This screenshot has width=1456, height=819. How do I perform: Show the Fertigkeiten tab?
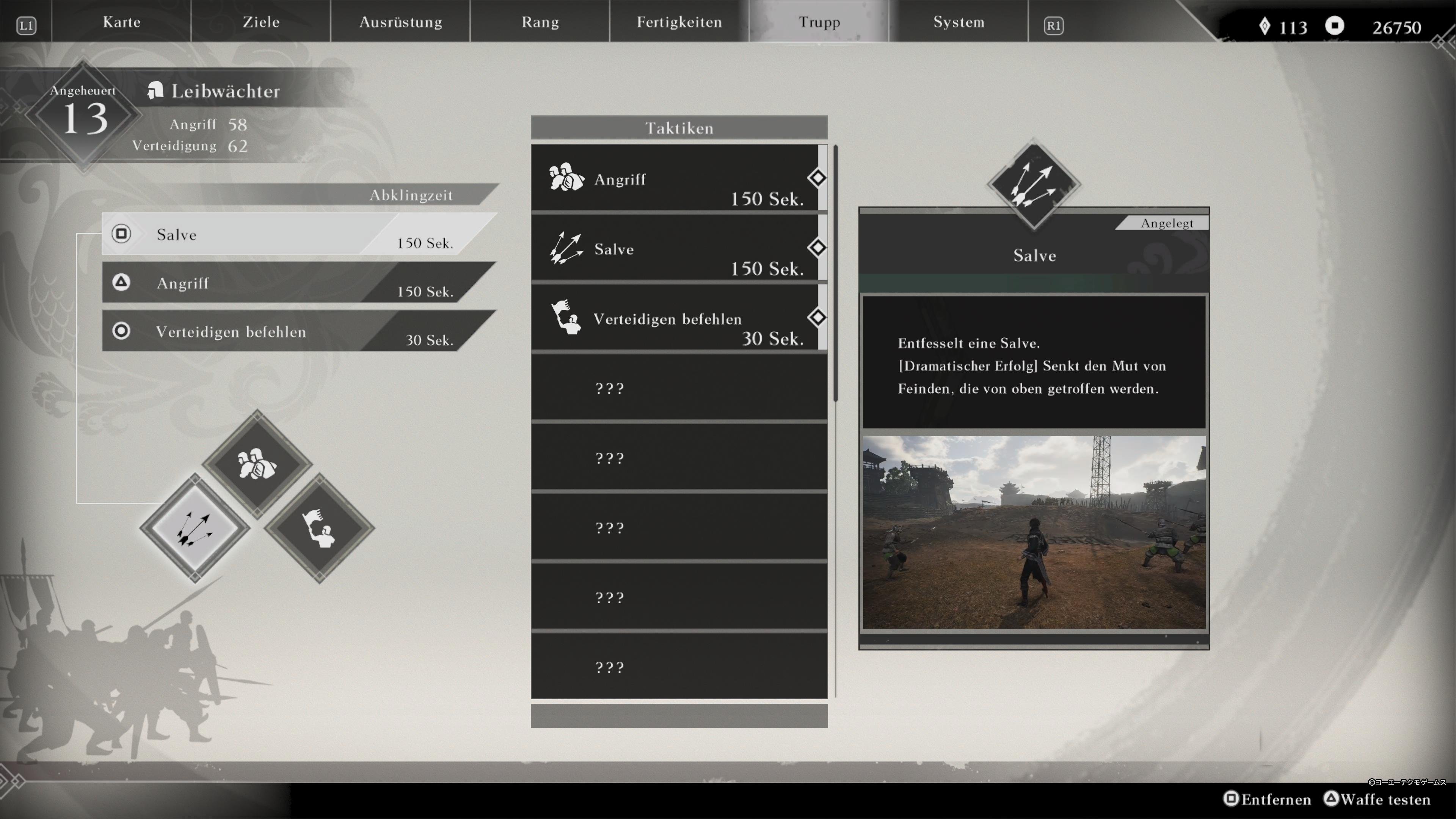pos(679,22)
